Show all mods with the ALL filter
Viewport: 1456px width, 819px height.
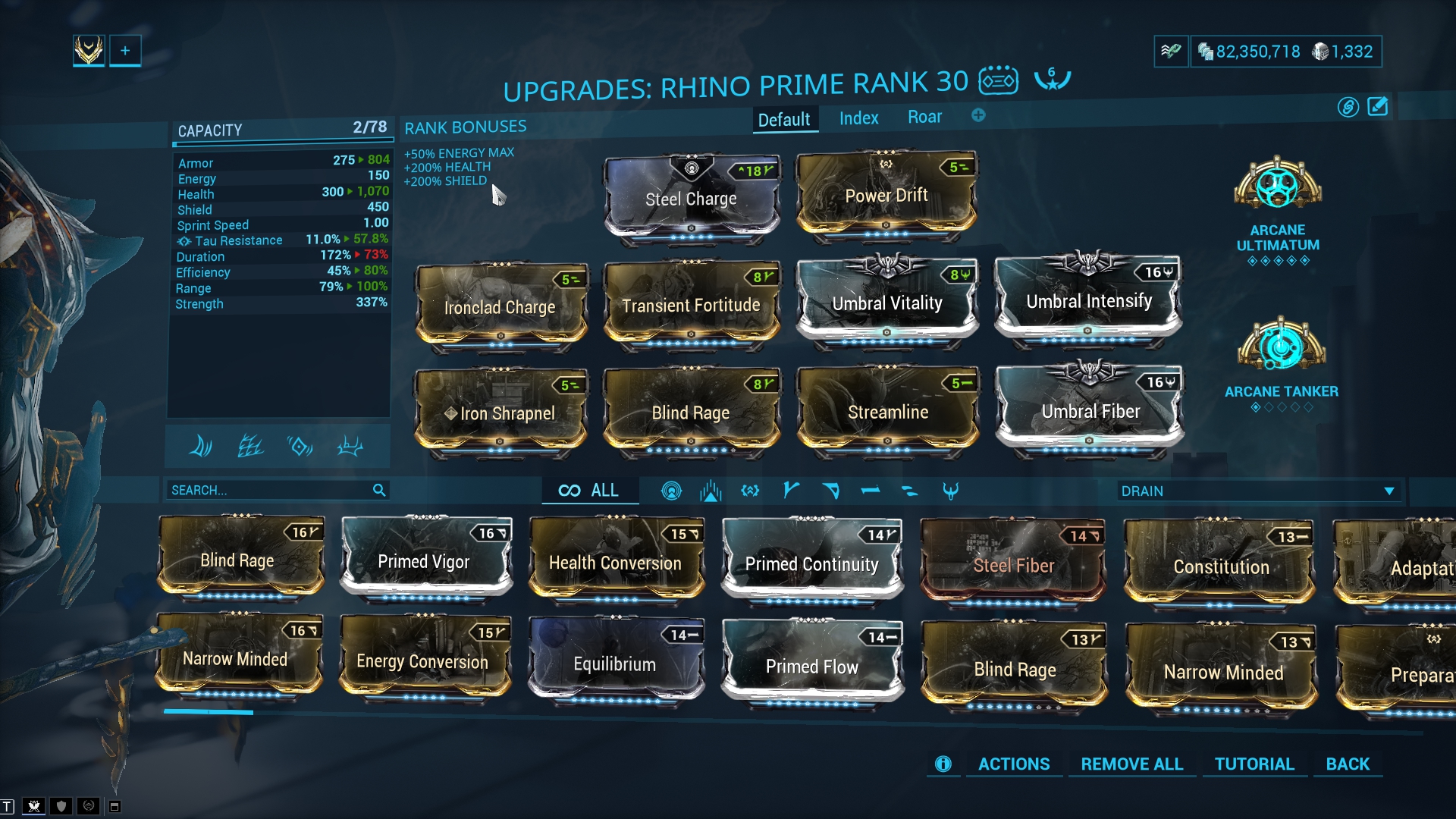[589, 491]
